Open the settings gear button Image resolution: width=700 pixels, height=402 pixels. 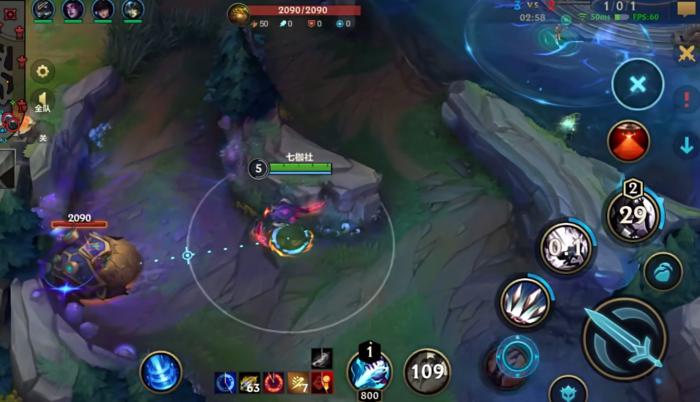(43, 71)
